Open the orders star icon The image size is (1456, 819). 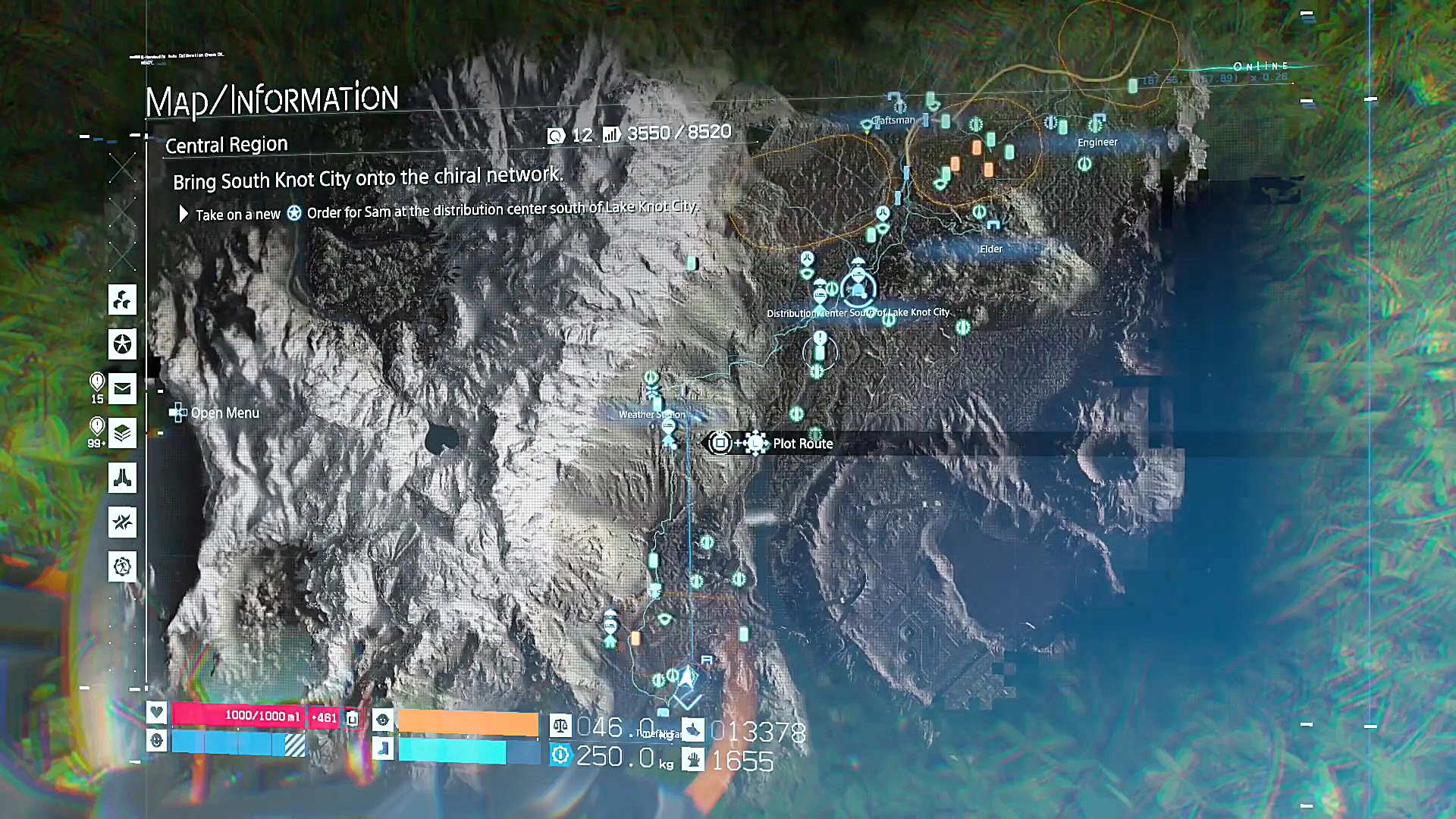tap(122, 344)
